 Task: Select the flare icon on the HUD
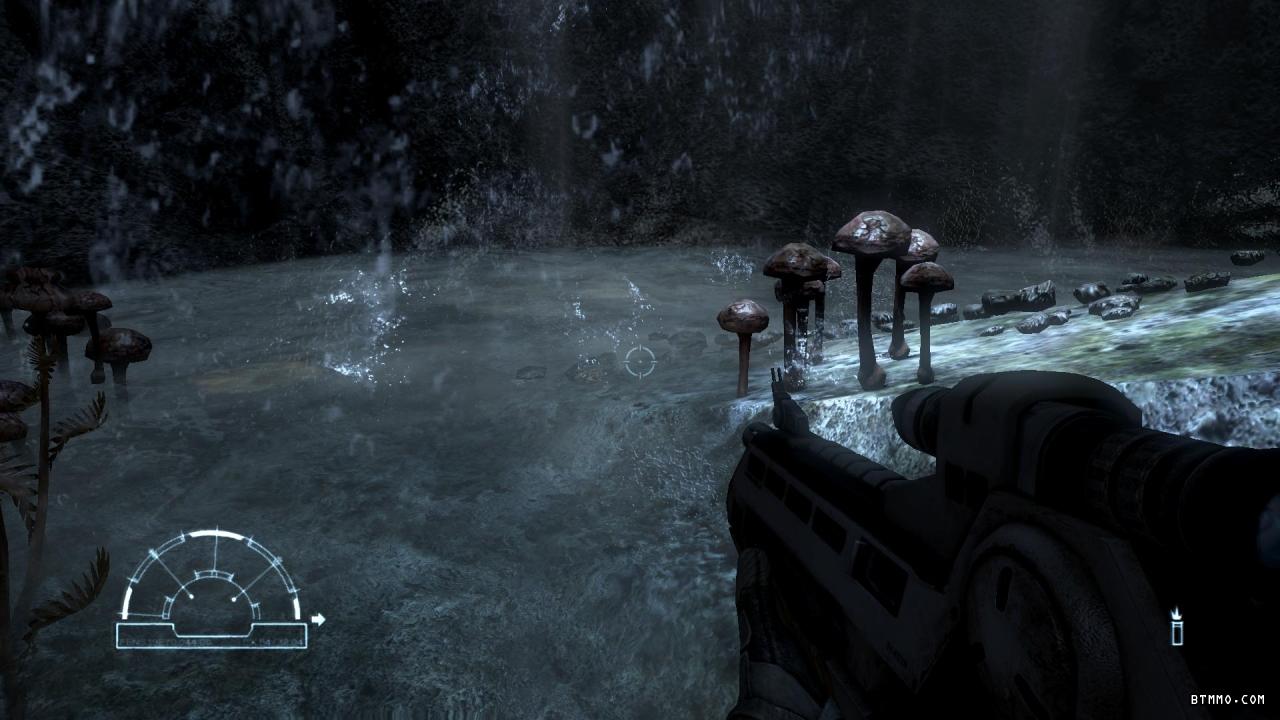point(1177,627)
